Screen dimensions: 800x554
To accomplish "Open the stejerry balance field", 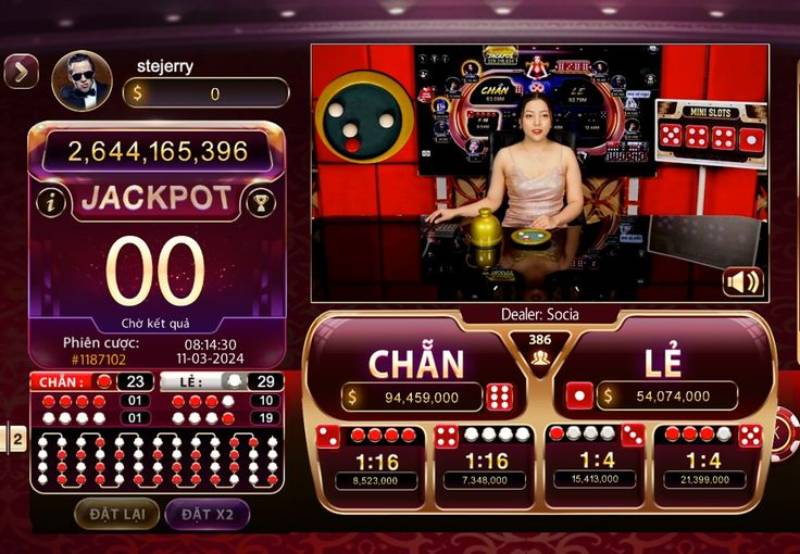I will click(206, 94).
